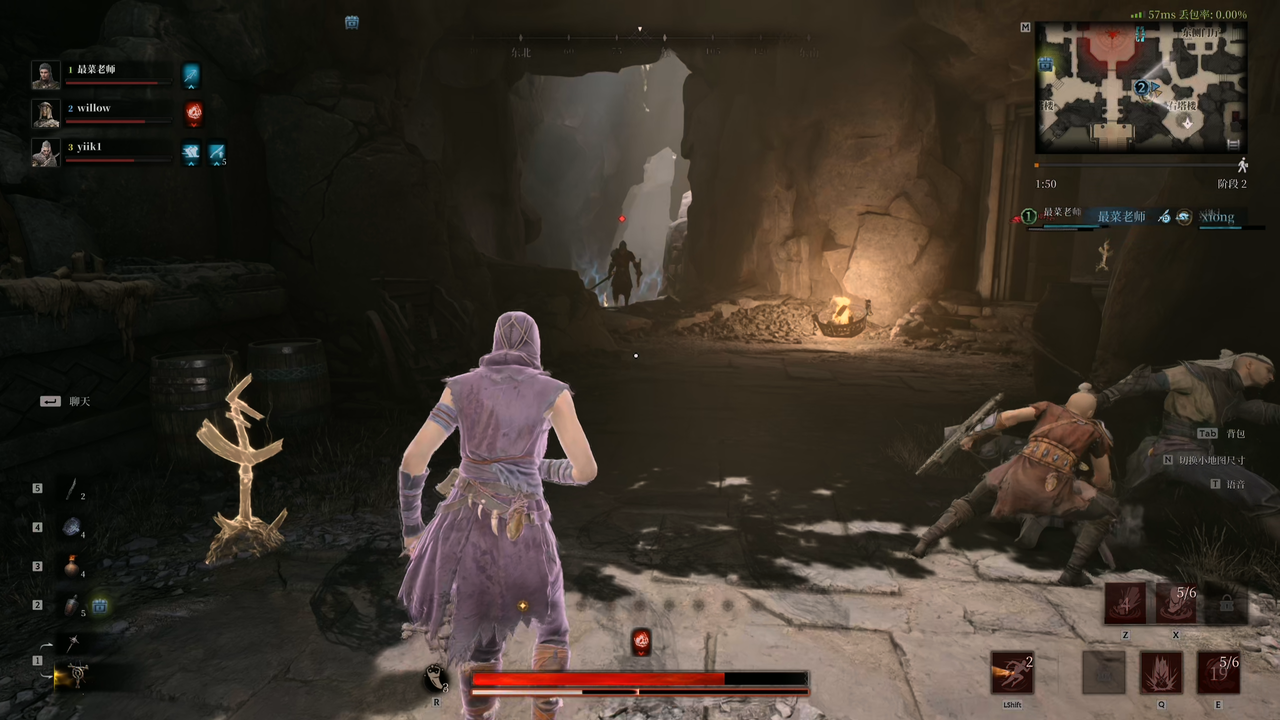
Task: Select teammate willow's portrait
Action: point(45,113)
